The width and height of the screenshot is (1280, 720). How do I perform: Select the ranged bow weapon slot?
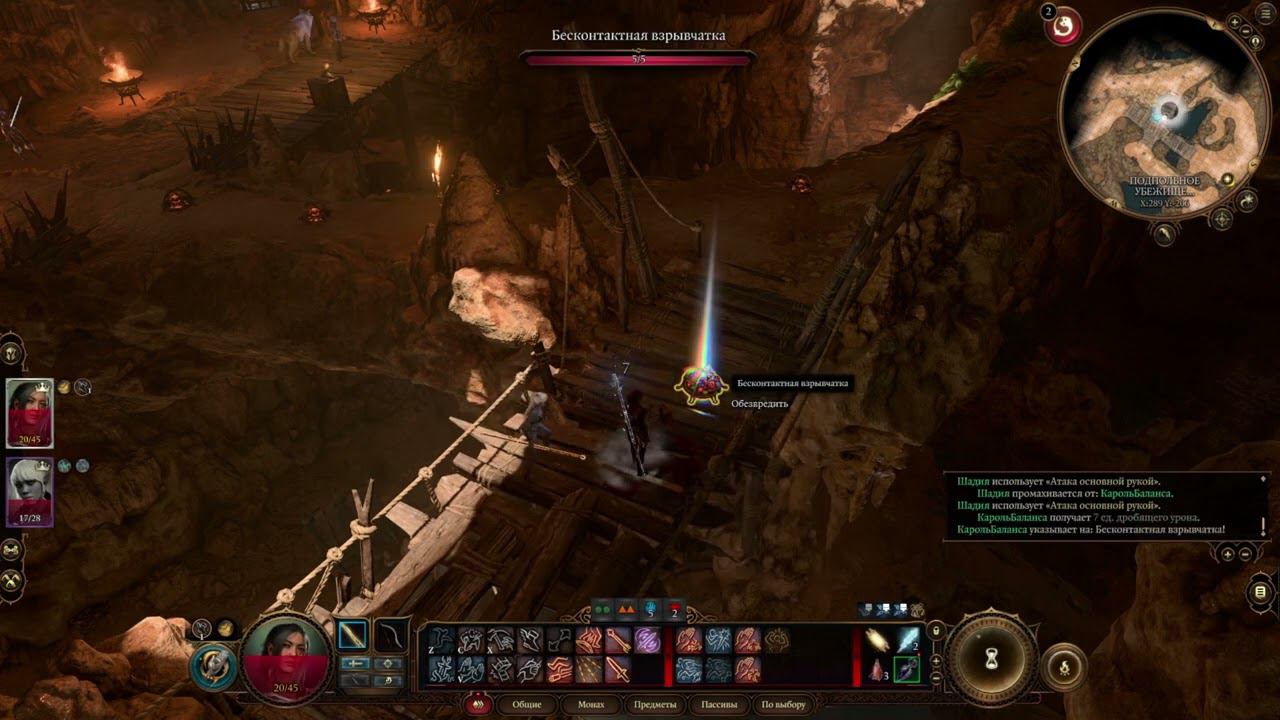390,635
